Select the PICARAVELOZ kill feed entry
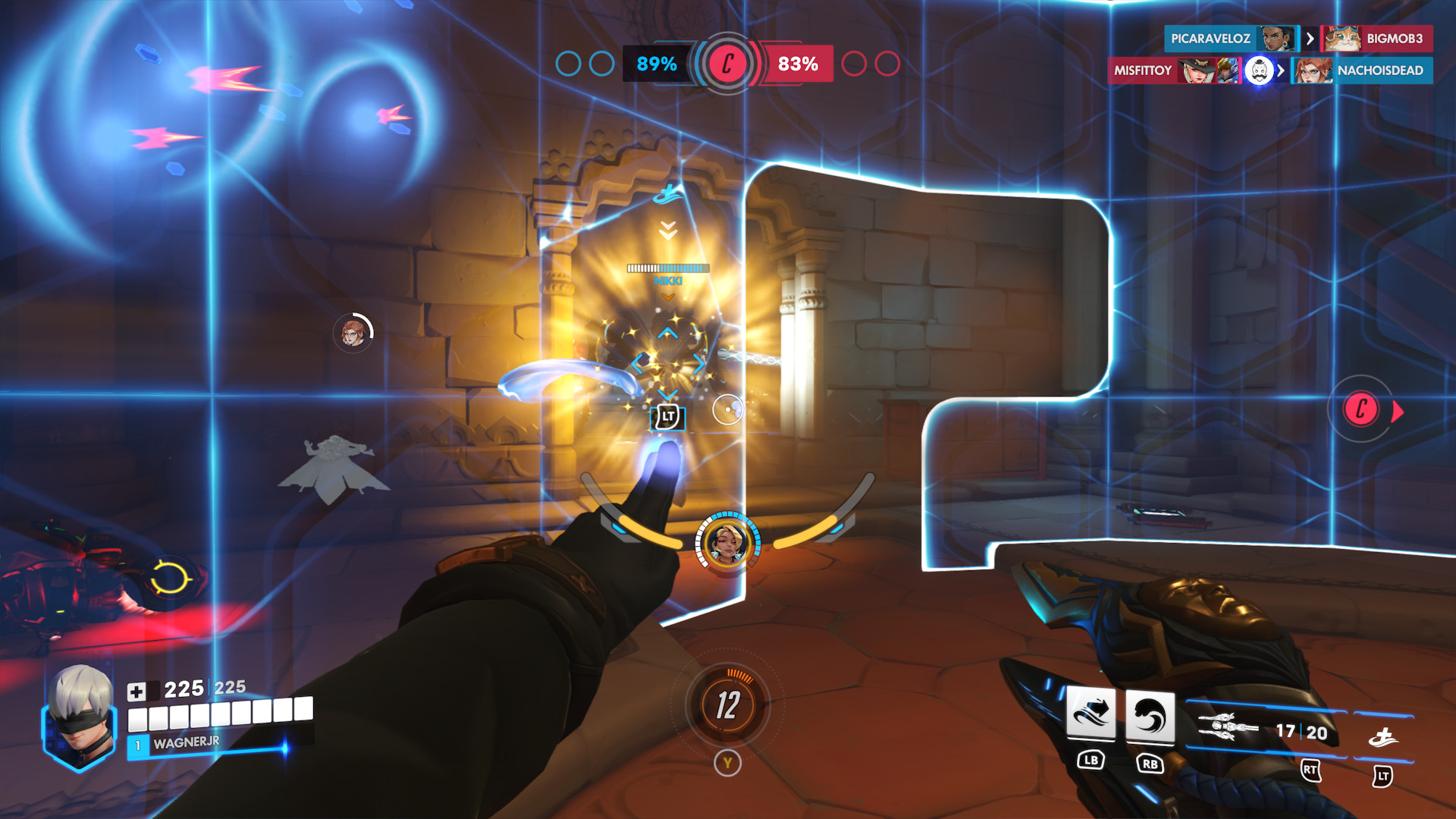The width and height of the screenshot is (1456, 819). pos(1210,39)
